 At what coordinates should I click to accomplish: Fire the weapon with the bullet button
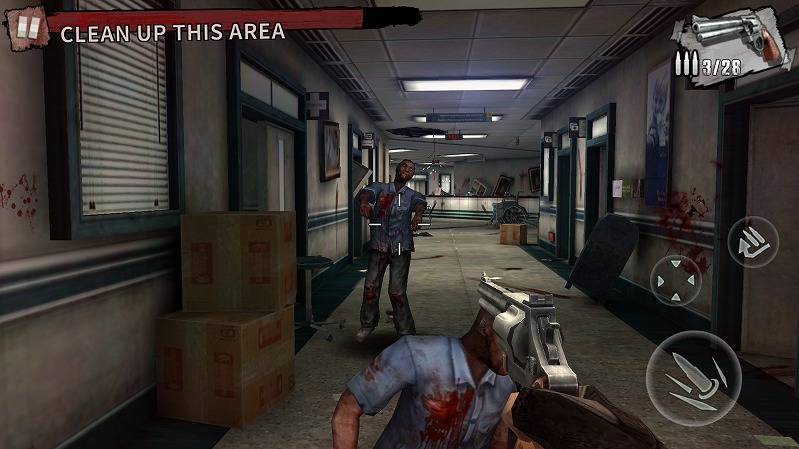click(691, 377)
